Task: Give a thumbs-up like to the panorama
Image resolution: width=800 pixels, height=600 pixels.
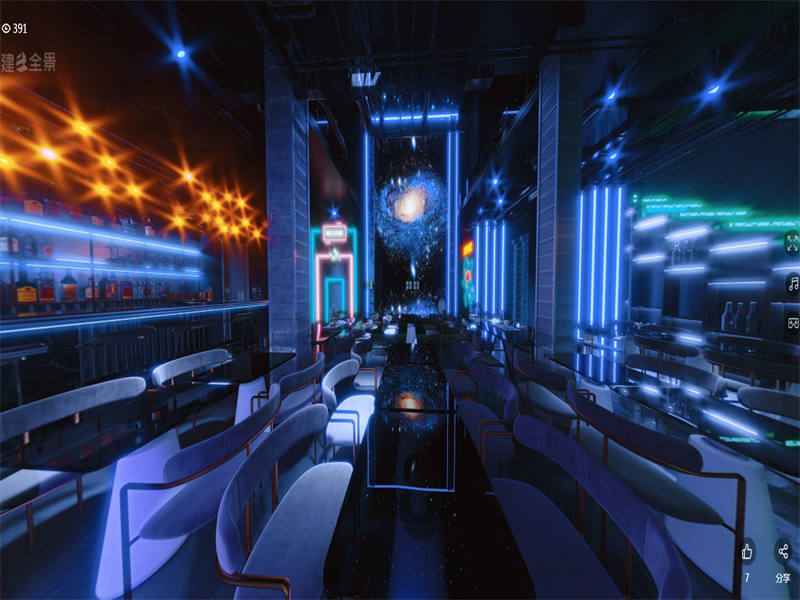Action: click(747, 552)
